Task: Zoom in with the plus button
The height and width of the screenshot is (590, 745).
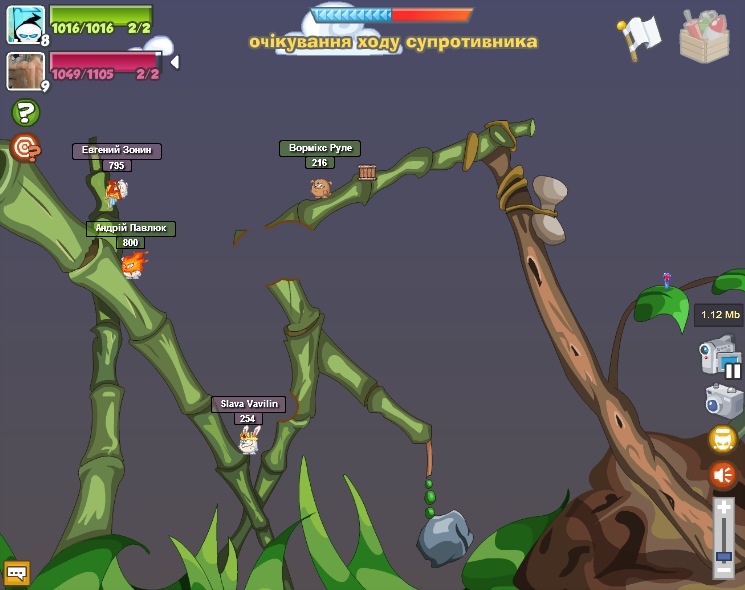Action: pyautogui.click(x=724, y=508)
